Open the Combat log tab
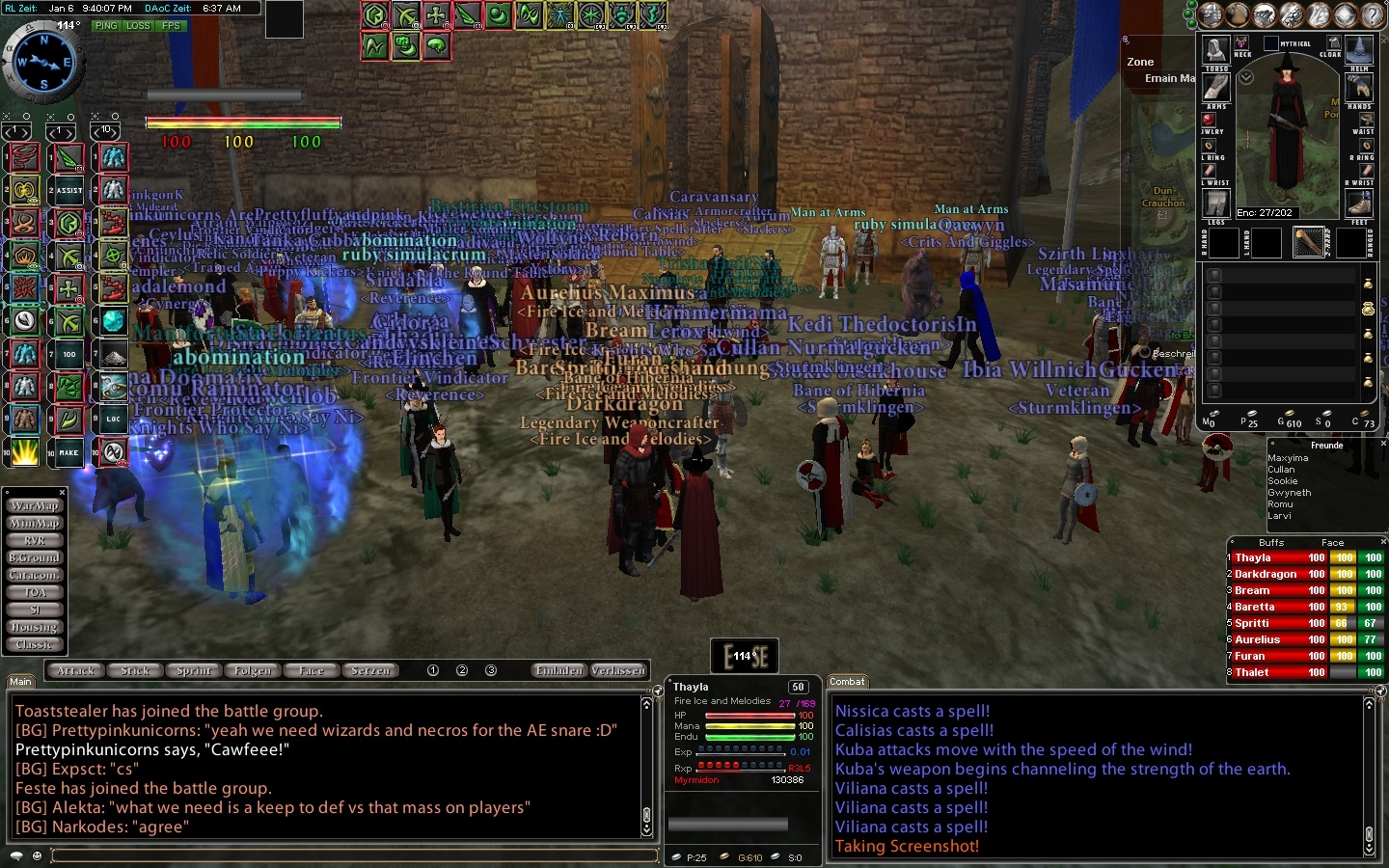Viewport: 1389px width, 868px height. tap(847, 682)
